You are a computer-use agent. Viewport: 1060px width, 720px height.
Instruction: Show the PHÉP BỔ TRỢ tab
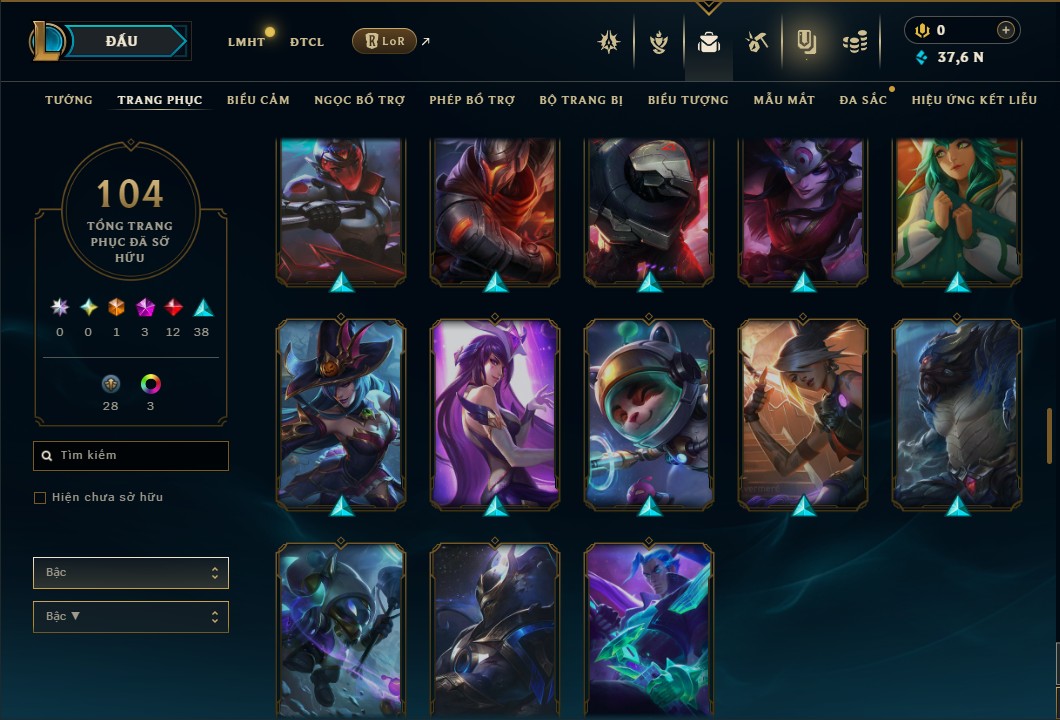472,100
